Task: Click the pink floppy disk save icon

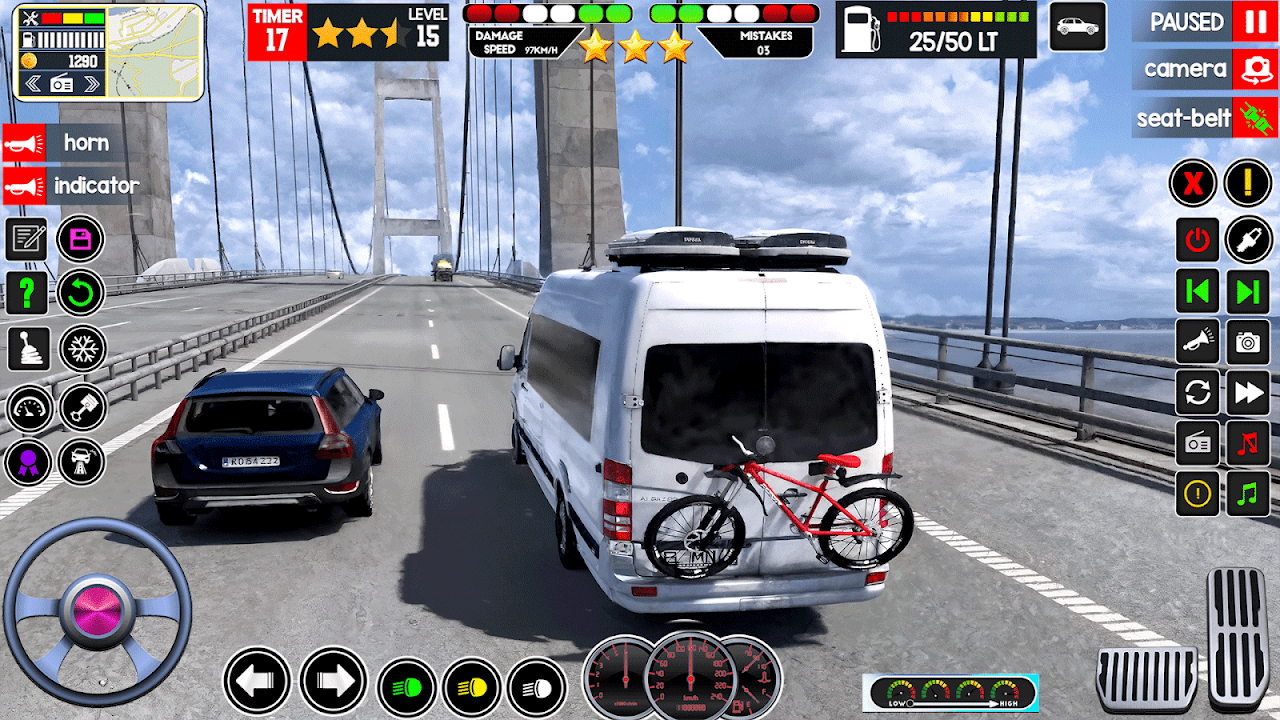Action: [81, 240]
